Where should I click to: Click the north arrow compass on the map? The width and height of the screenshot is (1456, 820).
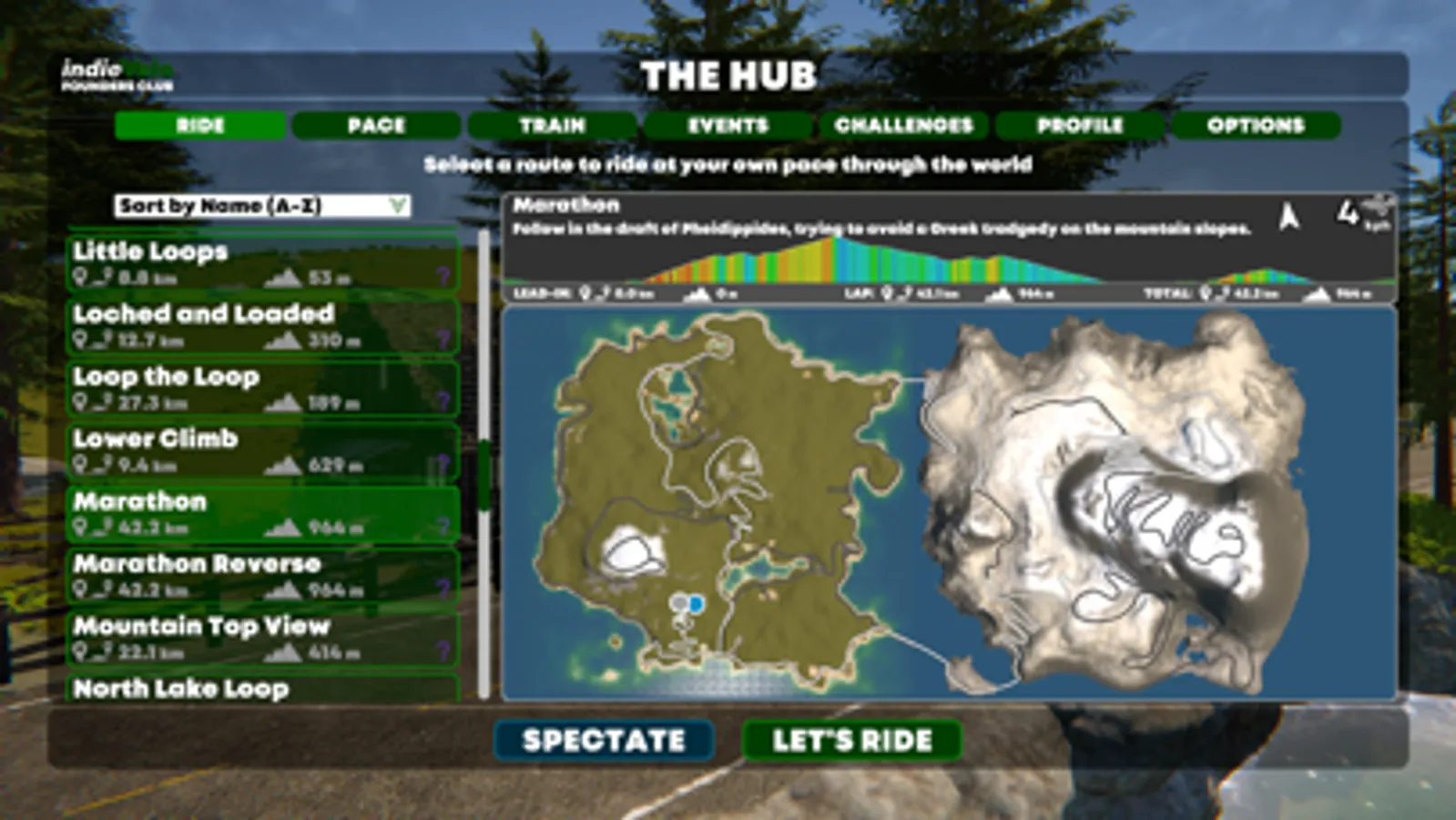(1287, 220)
